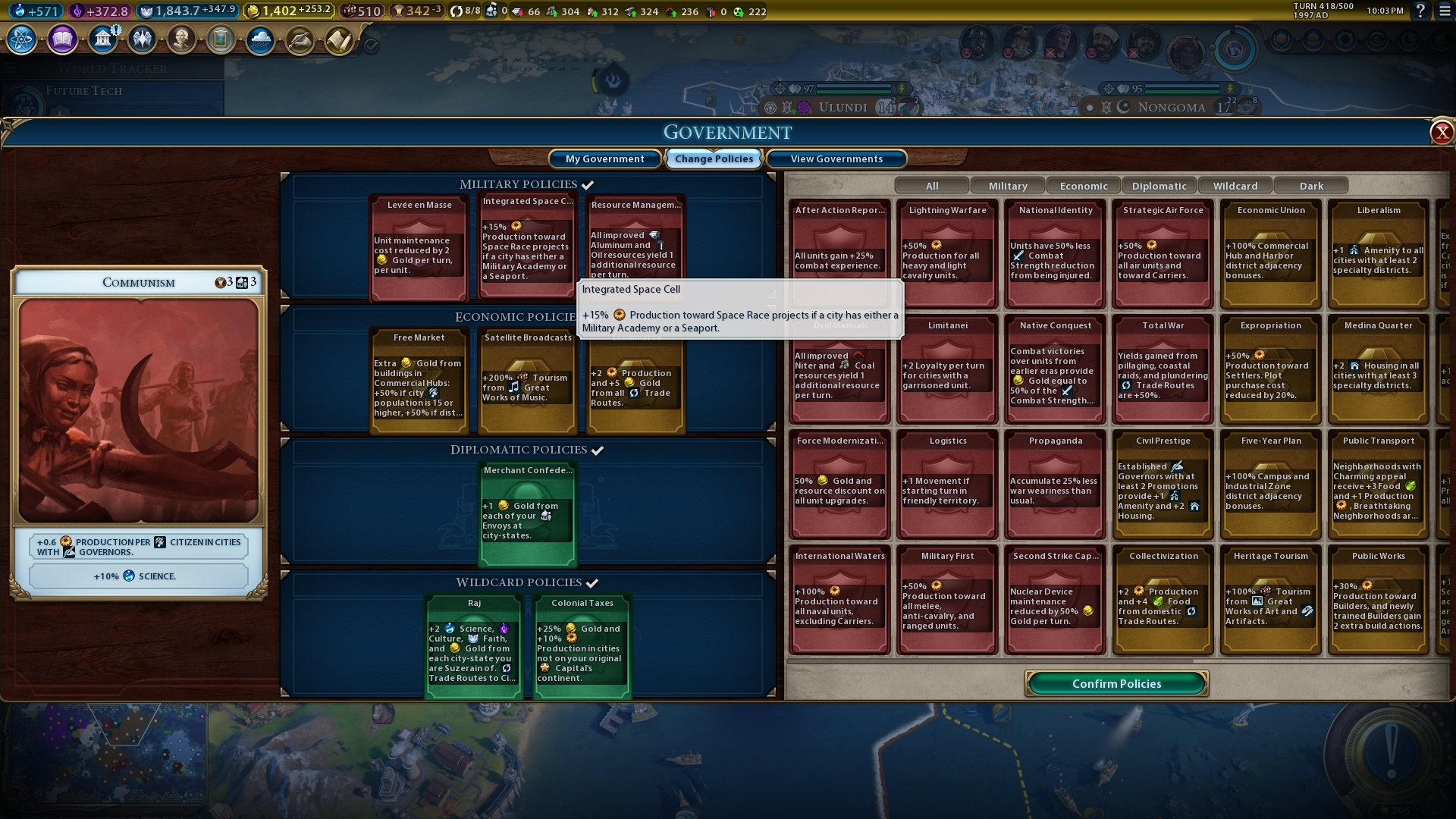This screenshot has height=819, width=1456.
Task: Select the slotted Free Market card
Action: pos(419,381)
